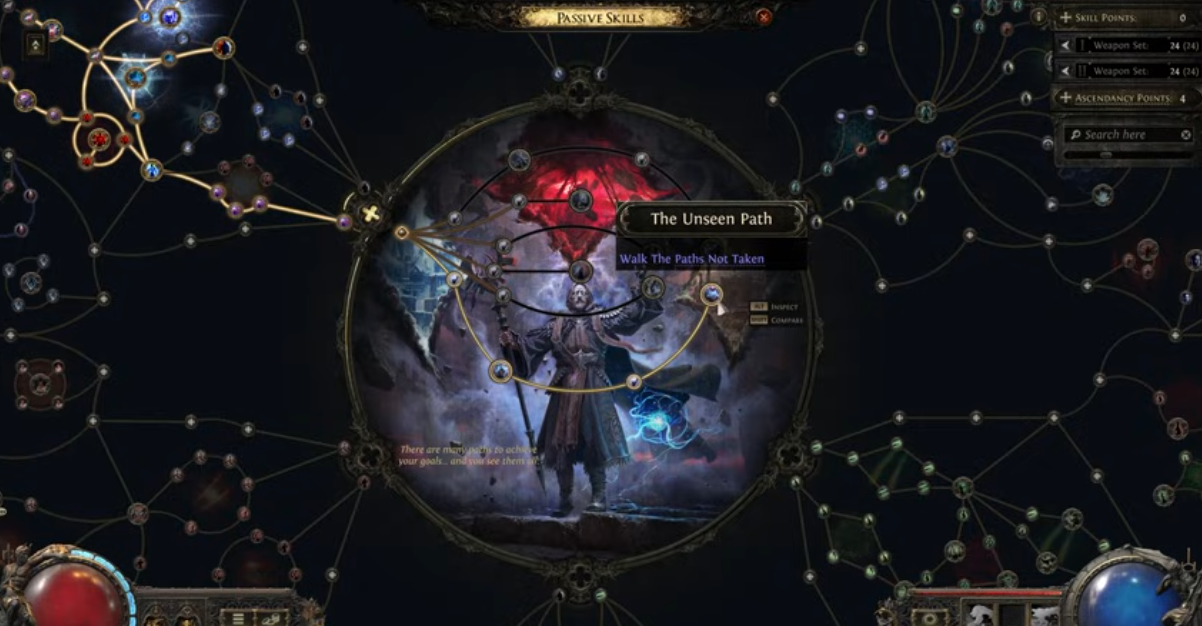The width and height of the screenshot is (1202, 626).
Task: Click the info icon beside Skill Points
Action: (1038, 17)
